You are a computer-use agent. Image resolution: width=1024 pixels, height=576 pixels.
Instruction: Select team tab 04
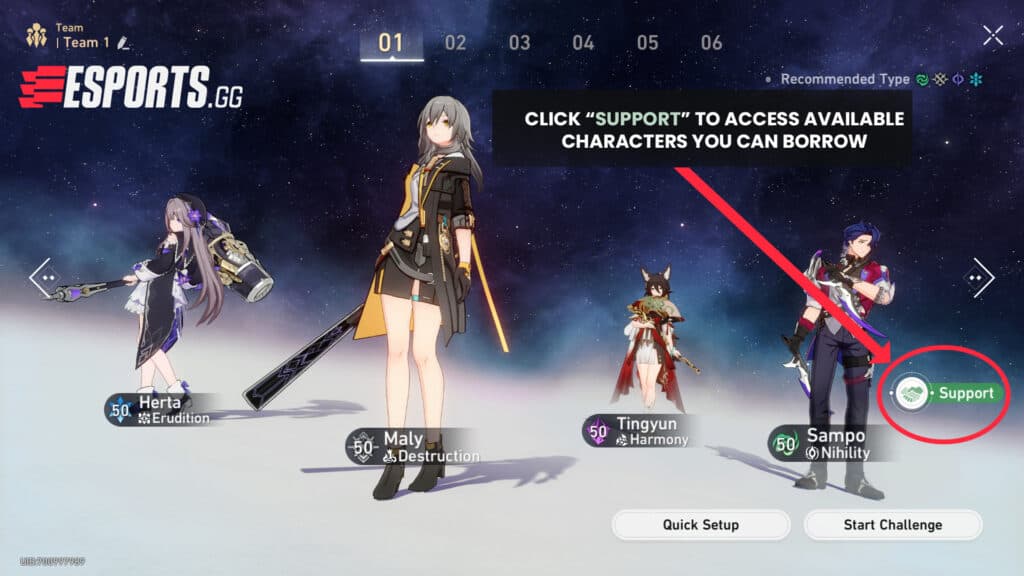[x=583, y=43]
